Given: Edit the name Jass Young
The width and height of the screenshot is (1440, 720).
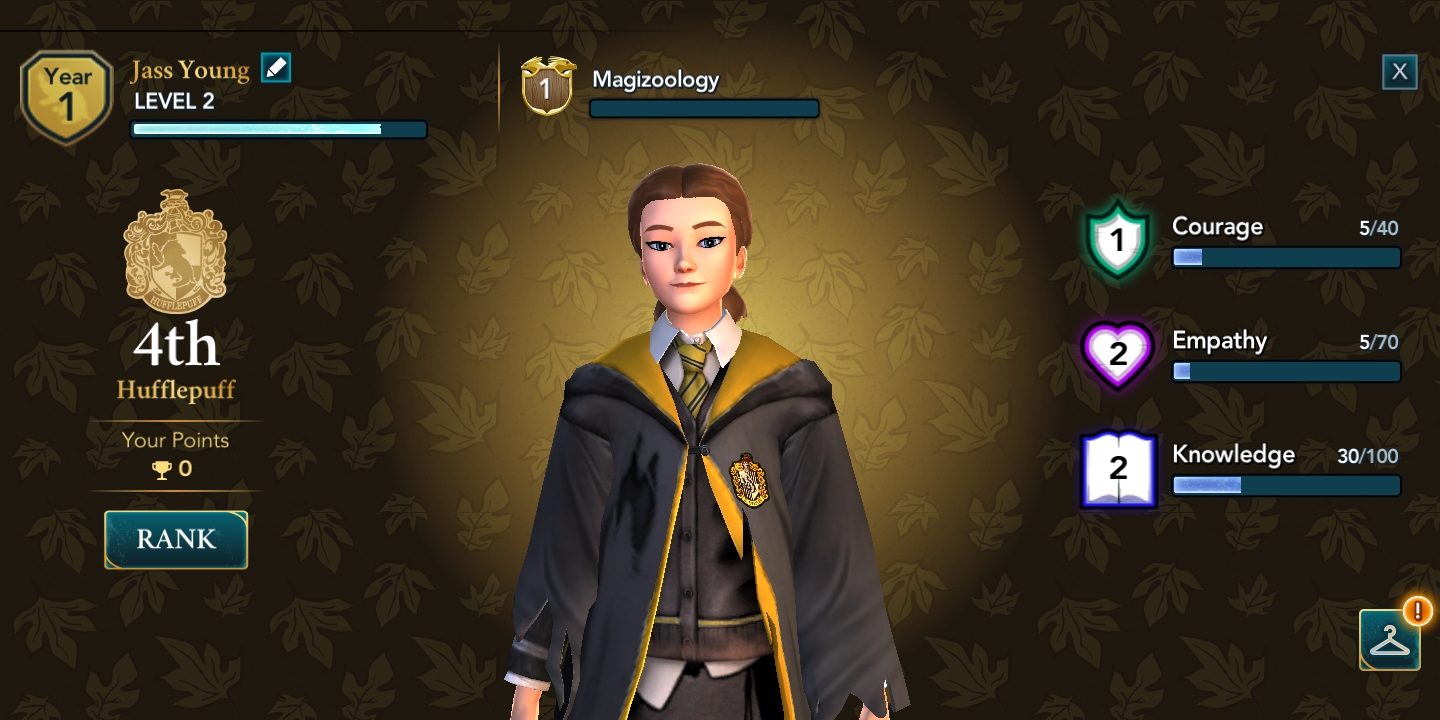Looking at the screenshot, I should [x=276, y=68].
